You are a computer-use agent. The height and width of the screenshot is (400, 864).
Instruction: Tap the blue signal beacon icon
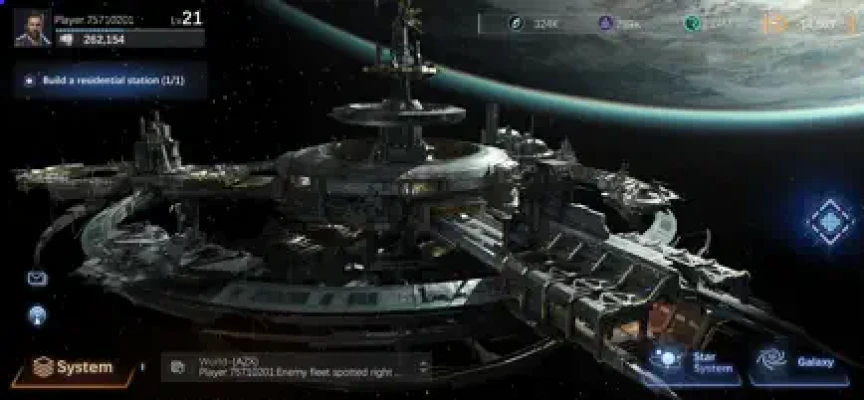click(x=37, y=315)
